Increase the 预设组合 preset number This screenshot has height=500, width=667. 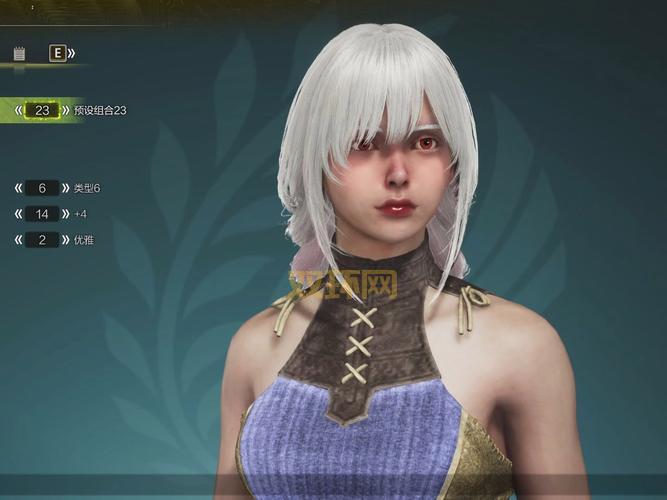(65, 110)
